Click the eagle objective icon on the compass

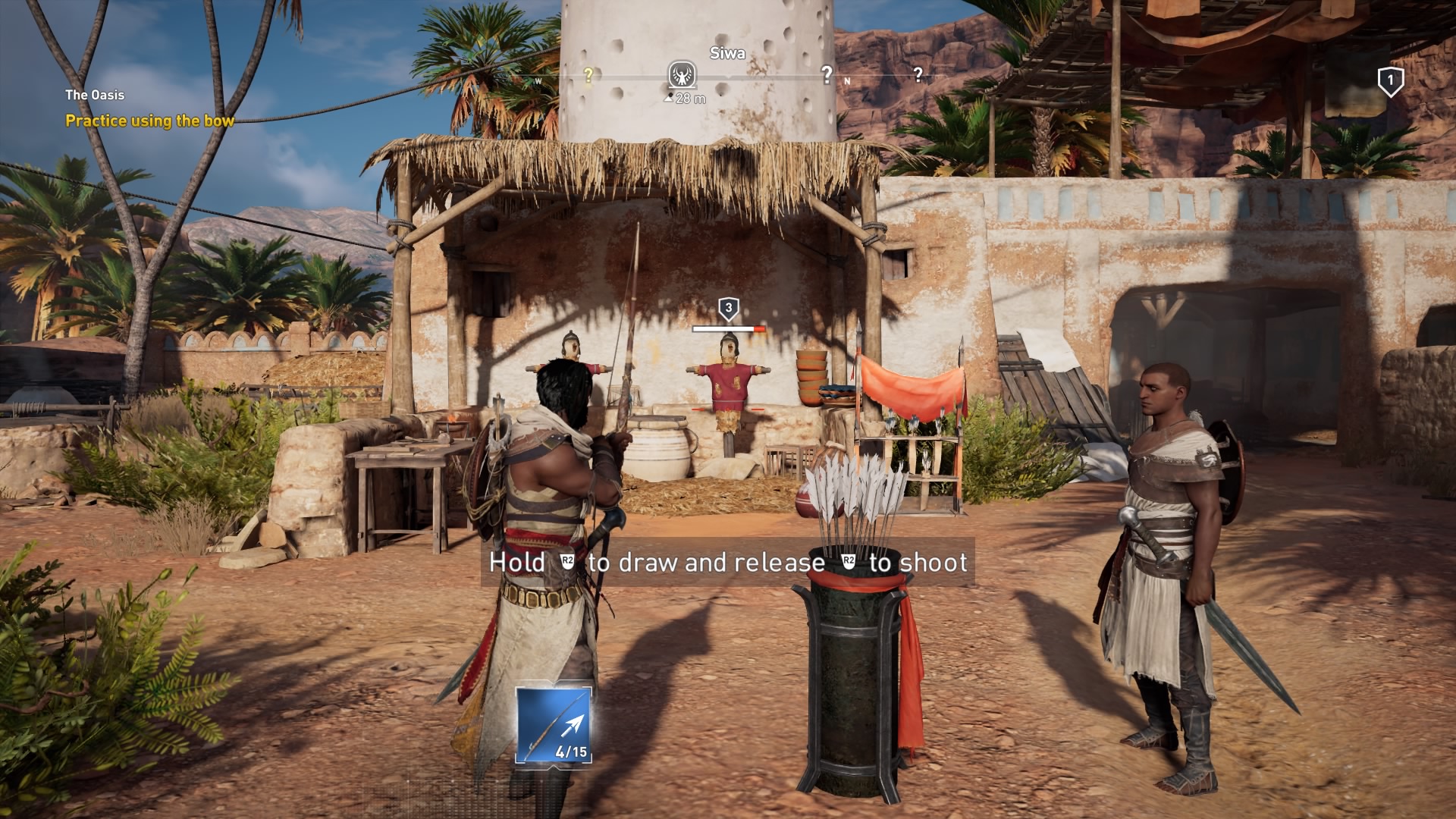684,74
